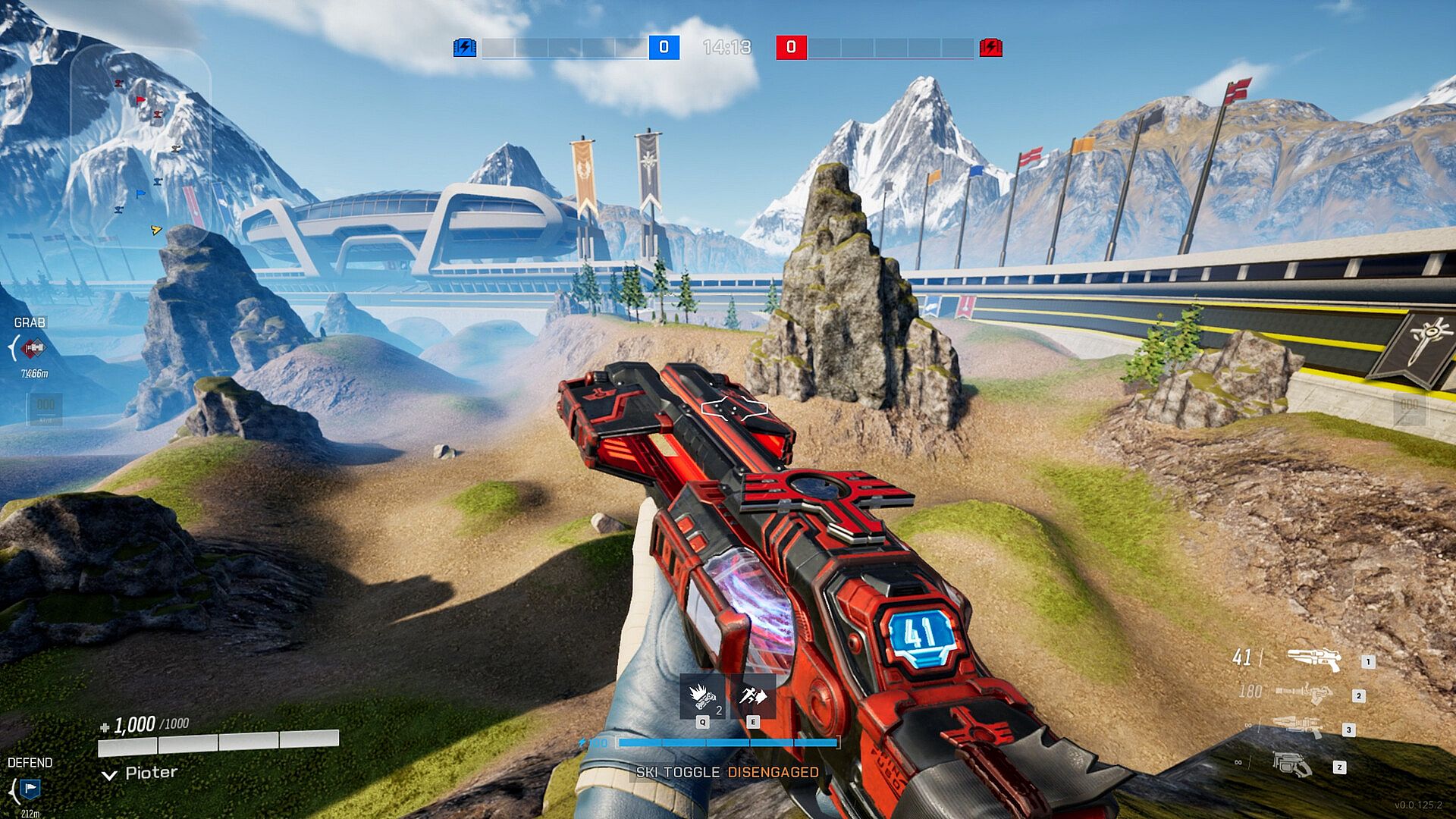Select the blue team generator icon
Screen dimensions: 1456x819
coord(464,48)
